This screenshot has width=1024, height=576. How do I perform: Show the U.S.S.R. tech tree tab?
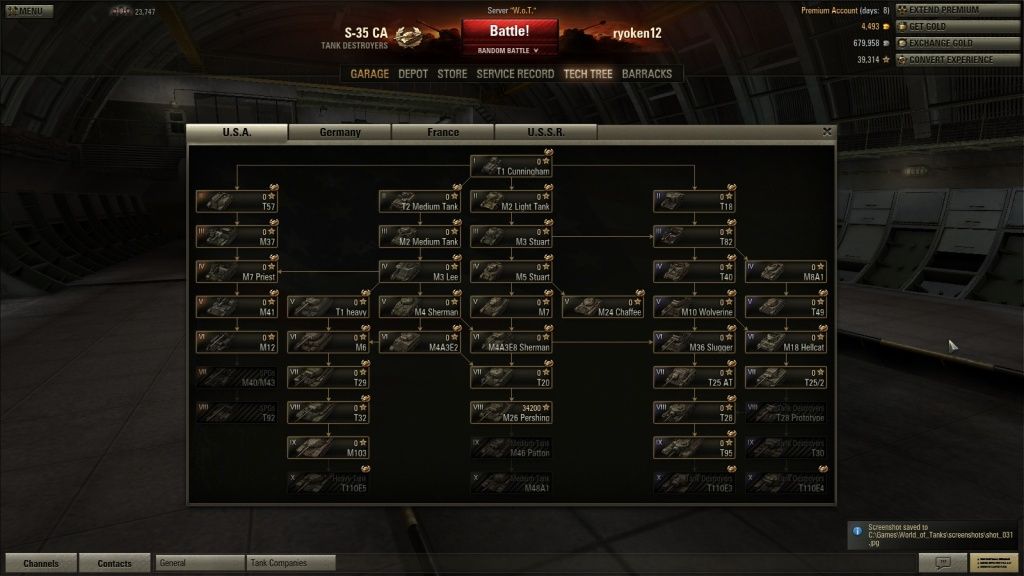pos(545,132)
